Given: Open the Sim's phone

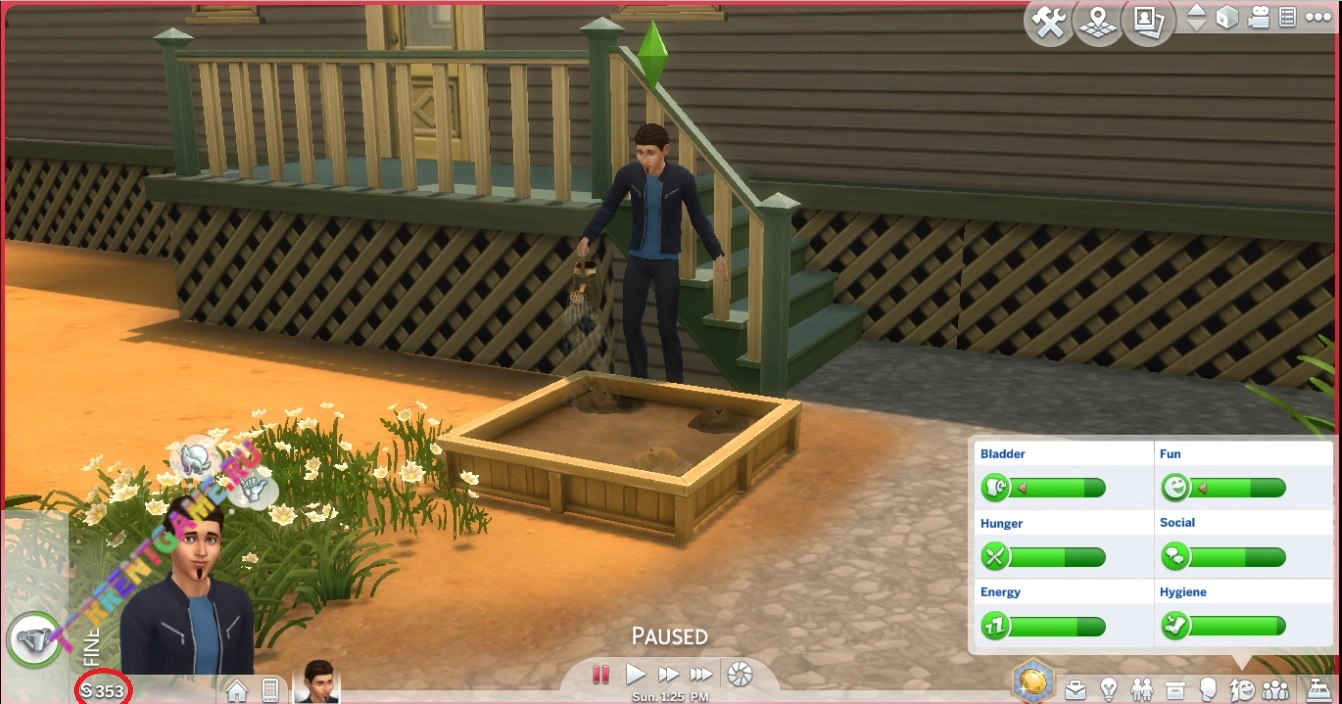Looking at the screenshot, I should [x=269, y=690].
